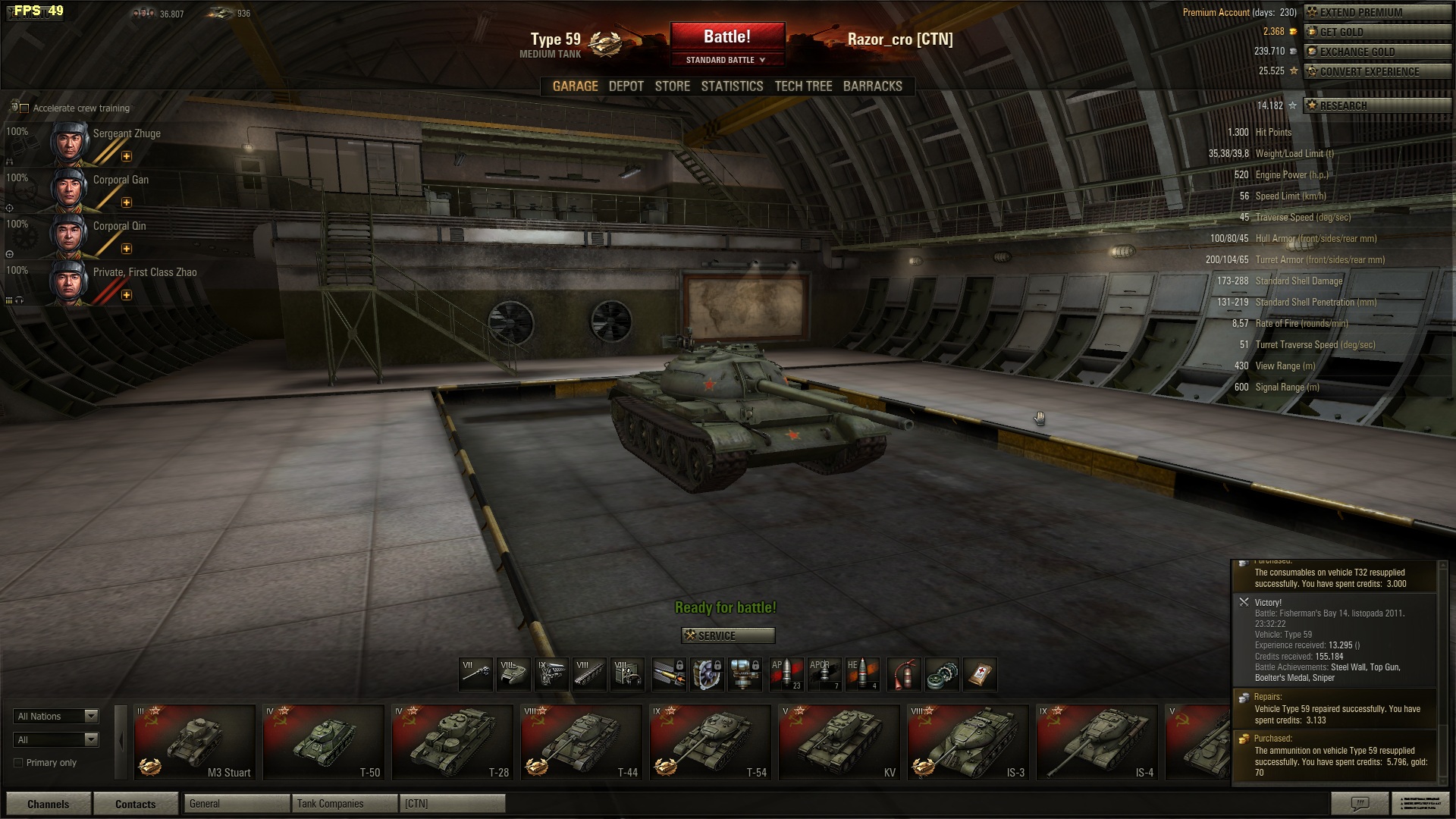Select Convert Experience
This screenshot has width=1456, height=819.
pyautogui.click(x=1376, y=71)
